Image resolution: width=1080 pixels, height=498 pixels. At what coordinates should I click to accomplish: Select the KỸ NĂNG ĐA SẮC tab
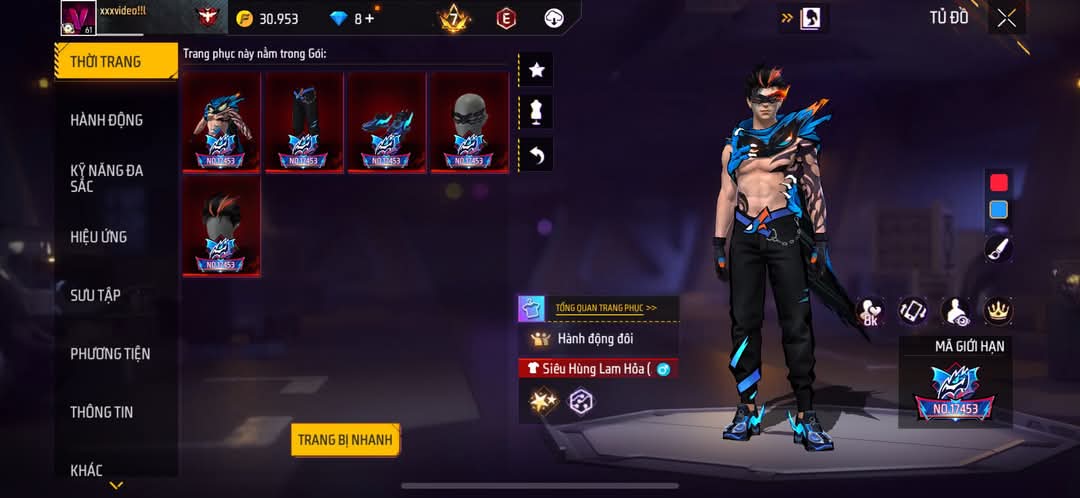107,178
